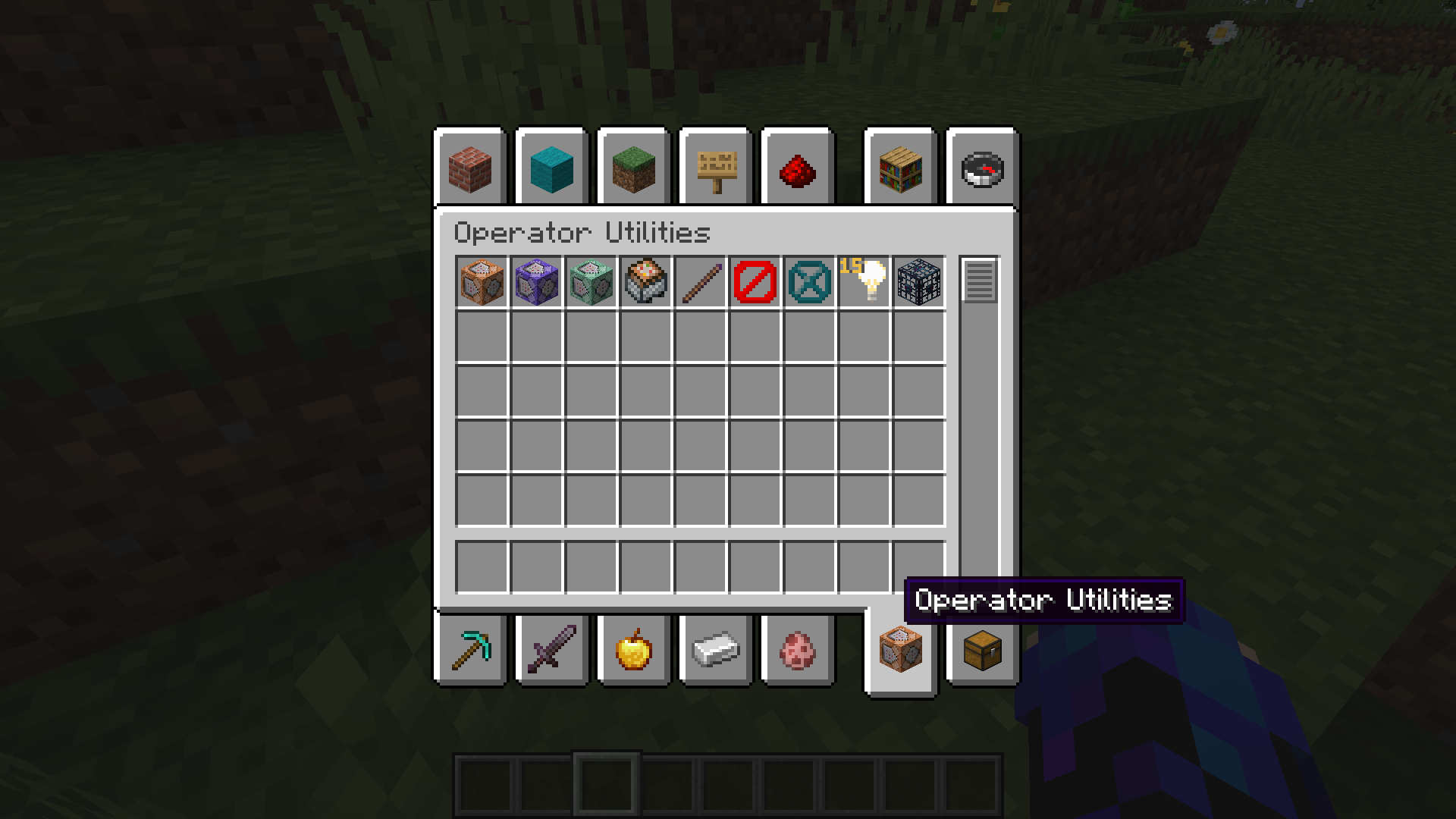Open the Survival Inventory chest tab
This screenshot has width=1456, height=819.
pyautogui.click(x=982, y=650)
